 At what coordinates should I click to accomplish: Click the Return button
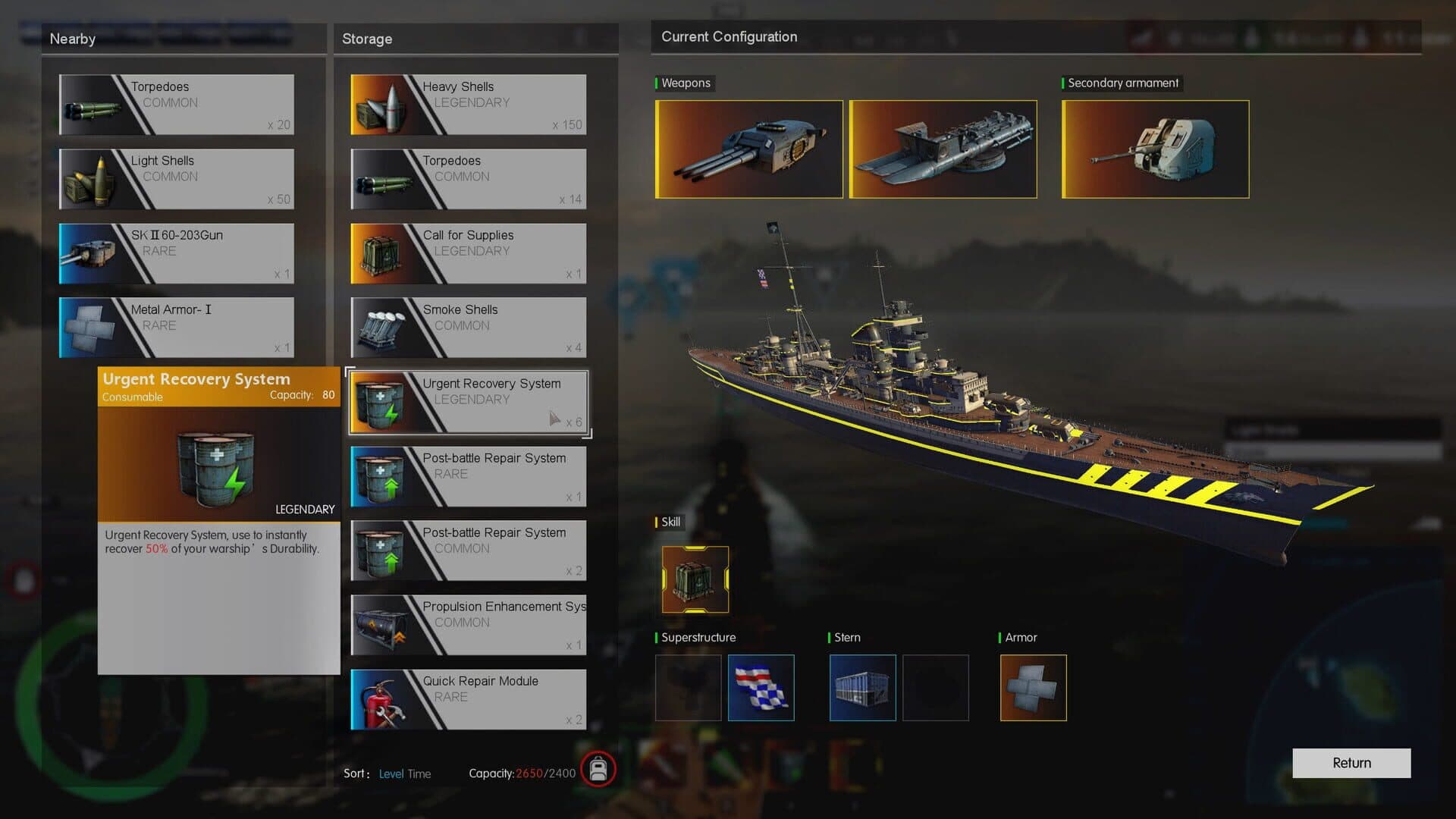[1351, 763]
